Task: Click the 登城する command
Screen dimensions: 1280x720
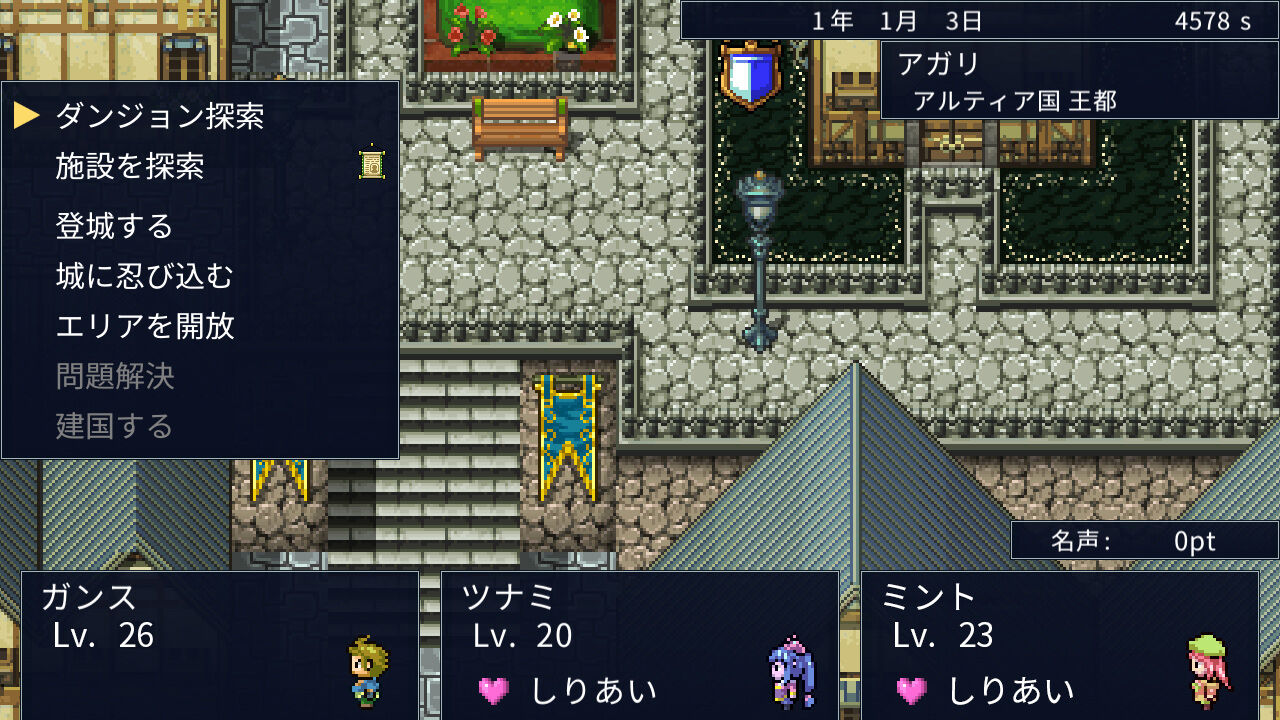Action: click(x=115, y=226)
